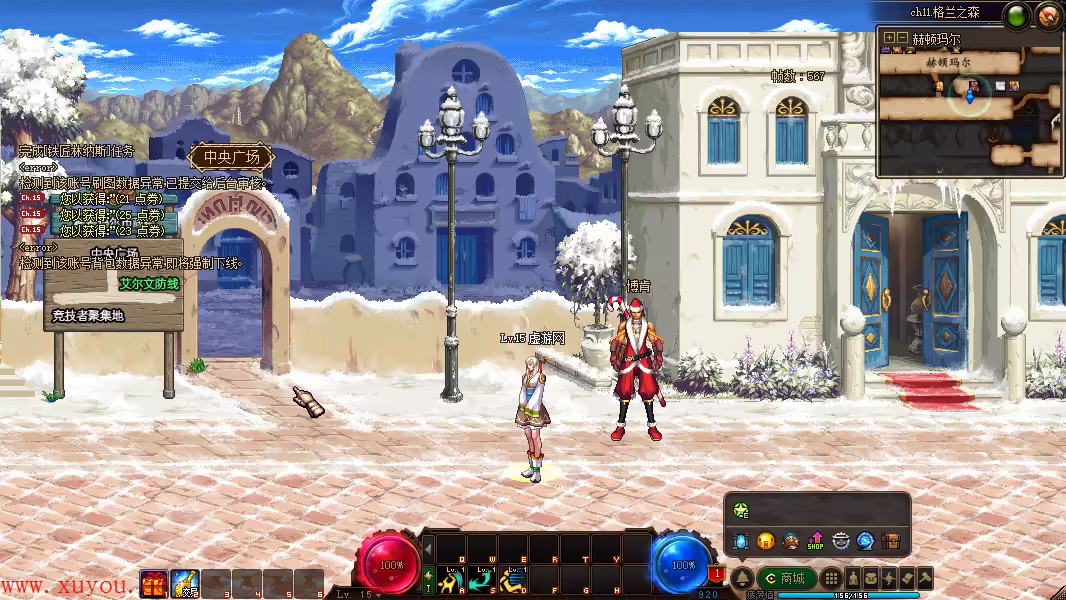The height and width of the screenshot is (600, 1066).
Task: Click the notification bell button
Action: [x=742, y=578]
